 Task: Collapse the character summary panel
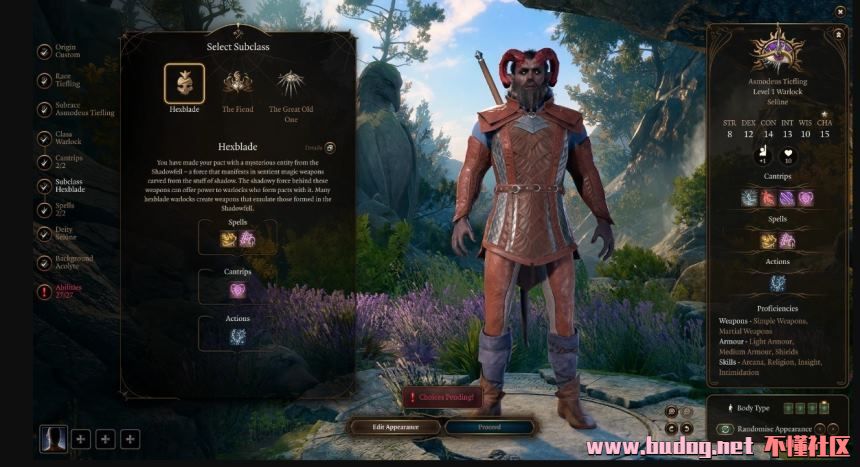[x=836, y=33]
